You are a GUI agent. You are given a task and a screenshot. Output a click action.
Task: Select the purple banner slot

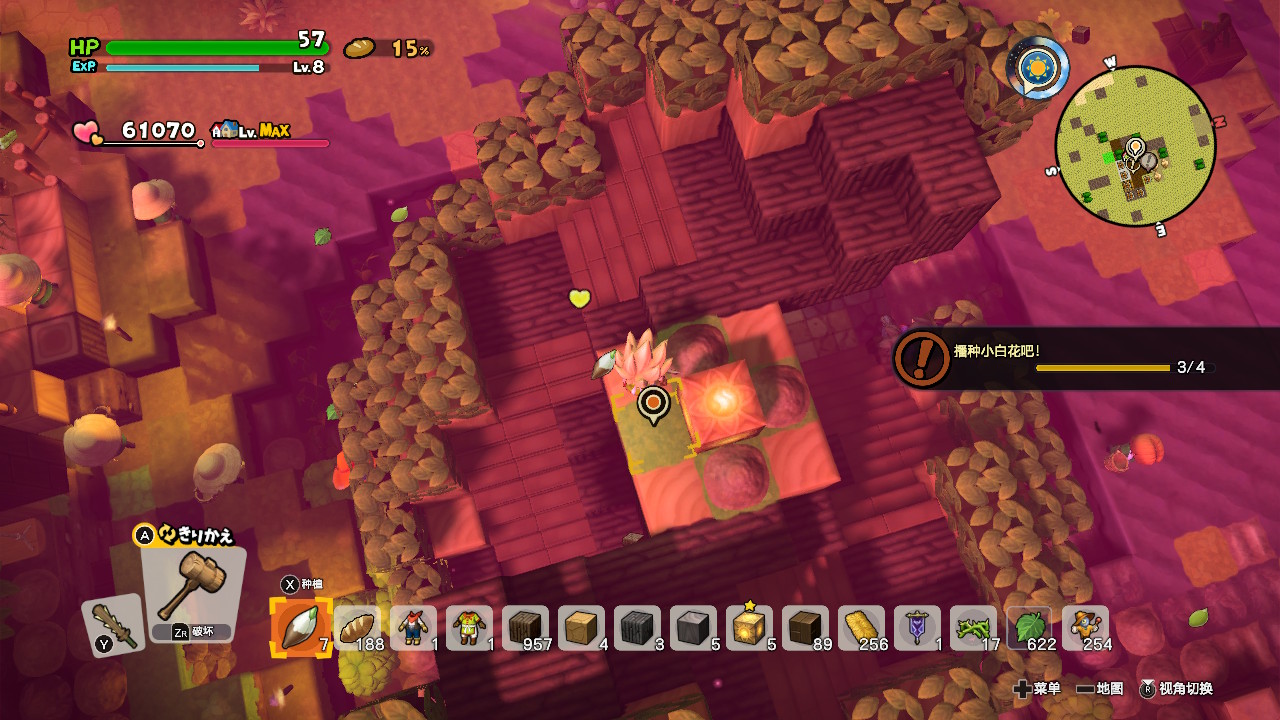click(x=917, y=628)
